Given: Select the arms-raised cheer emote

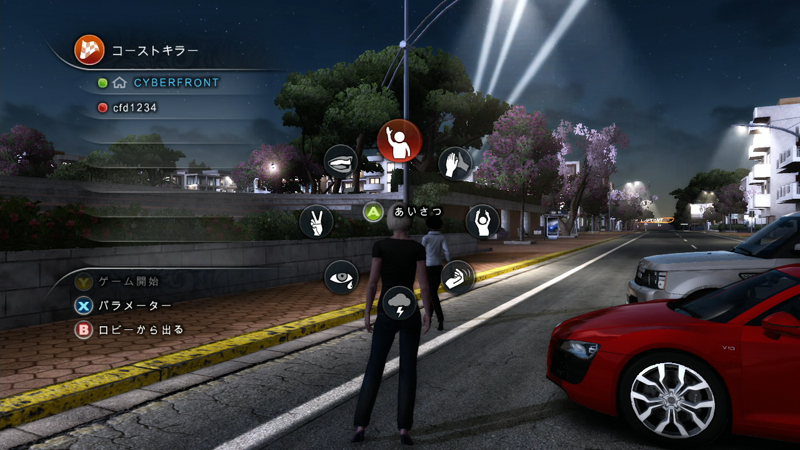Looking at the screenshot, I should click(x=482, y=221).
